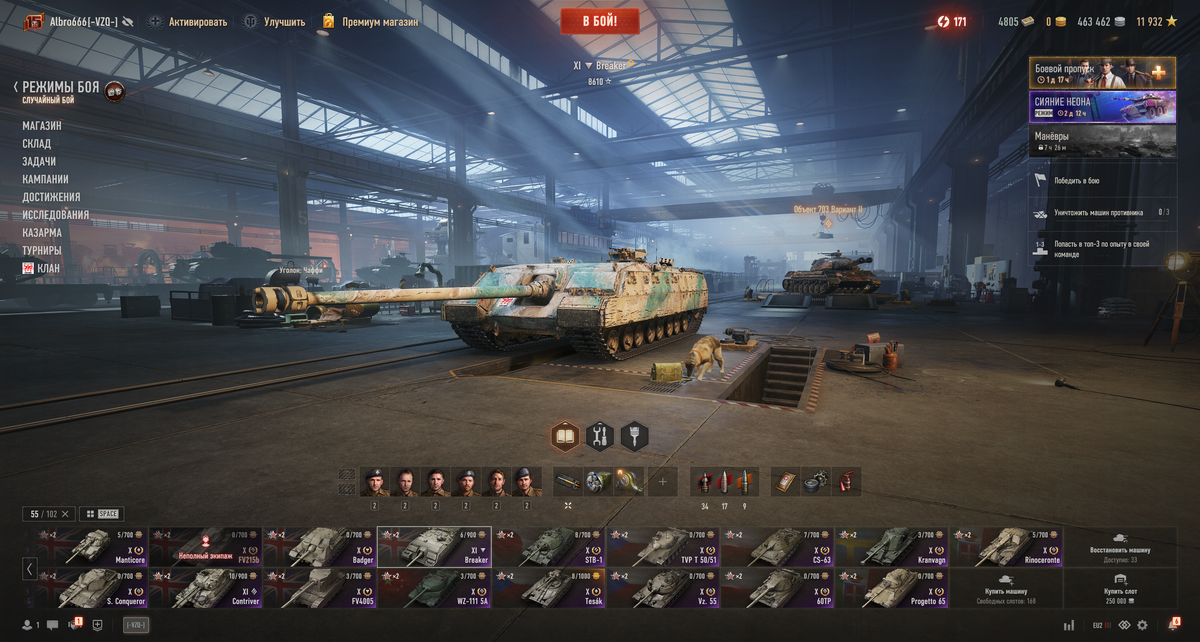Click the Улучшить button in top bar
The image size is (1200, 642).
click(275, 21)
